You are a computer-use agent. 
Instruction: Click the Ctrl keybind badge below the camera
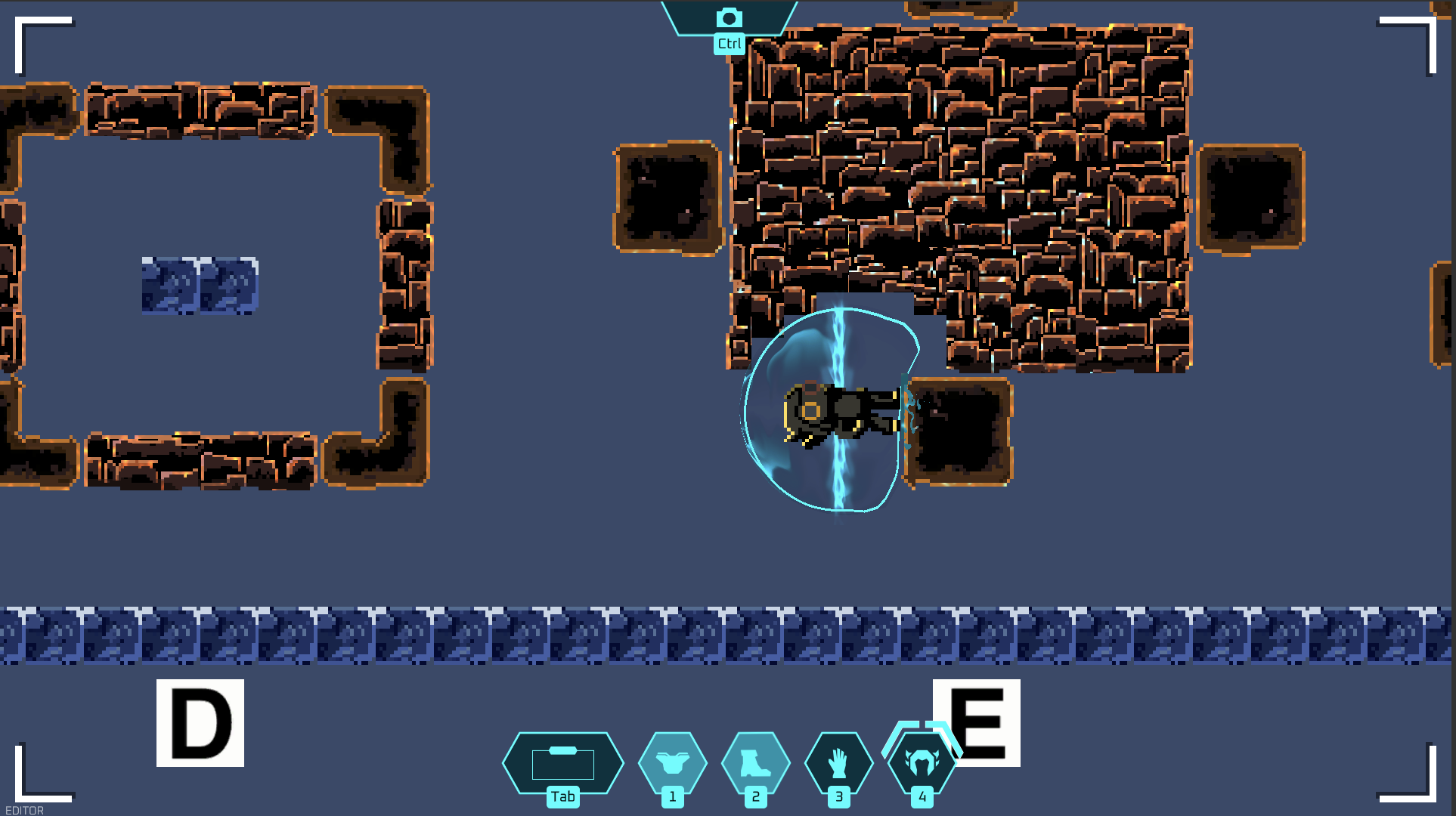728,44
